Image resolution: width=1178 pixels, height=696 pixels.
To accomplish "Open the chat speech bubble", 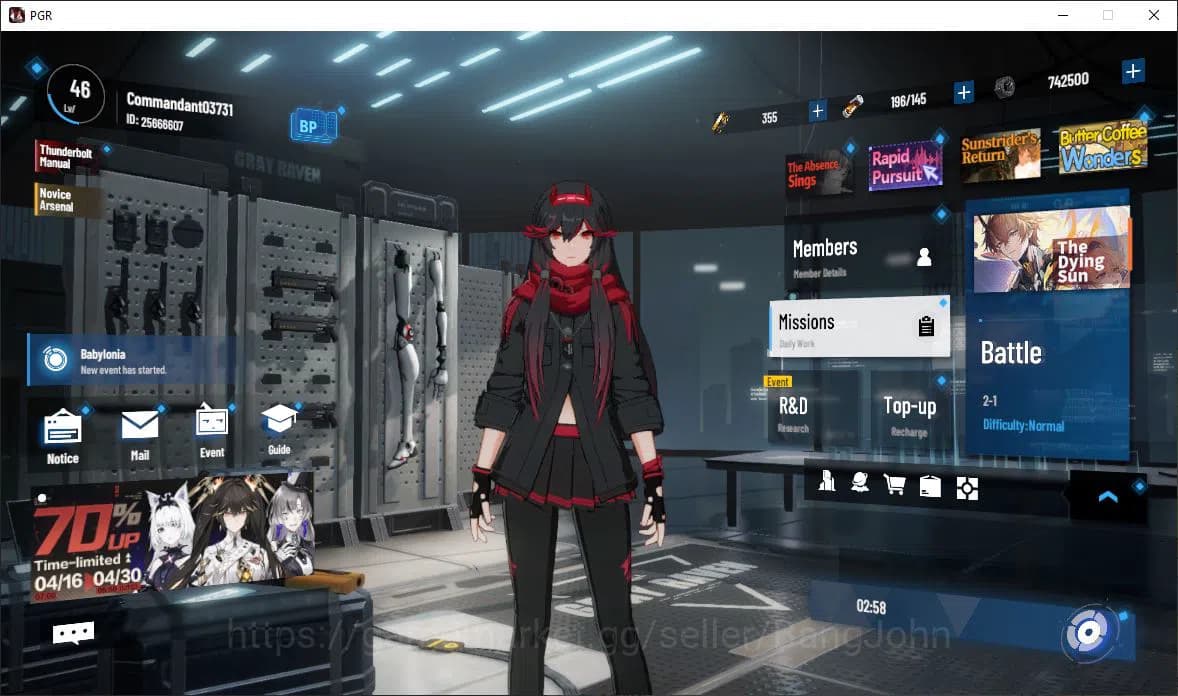I will pos(73,632).
